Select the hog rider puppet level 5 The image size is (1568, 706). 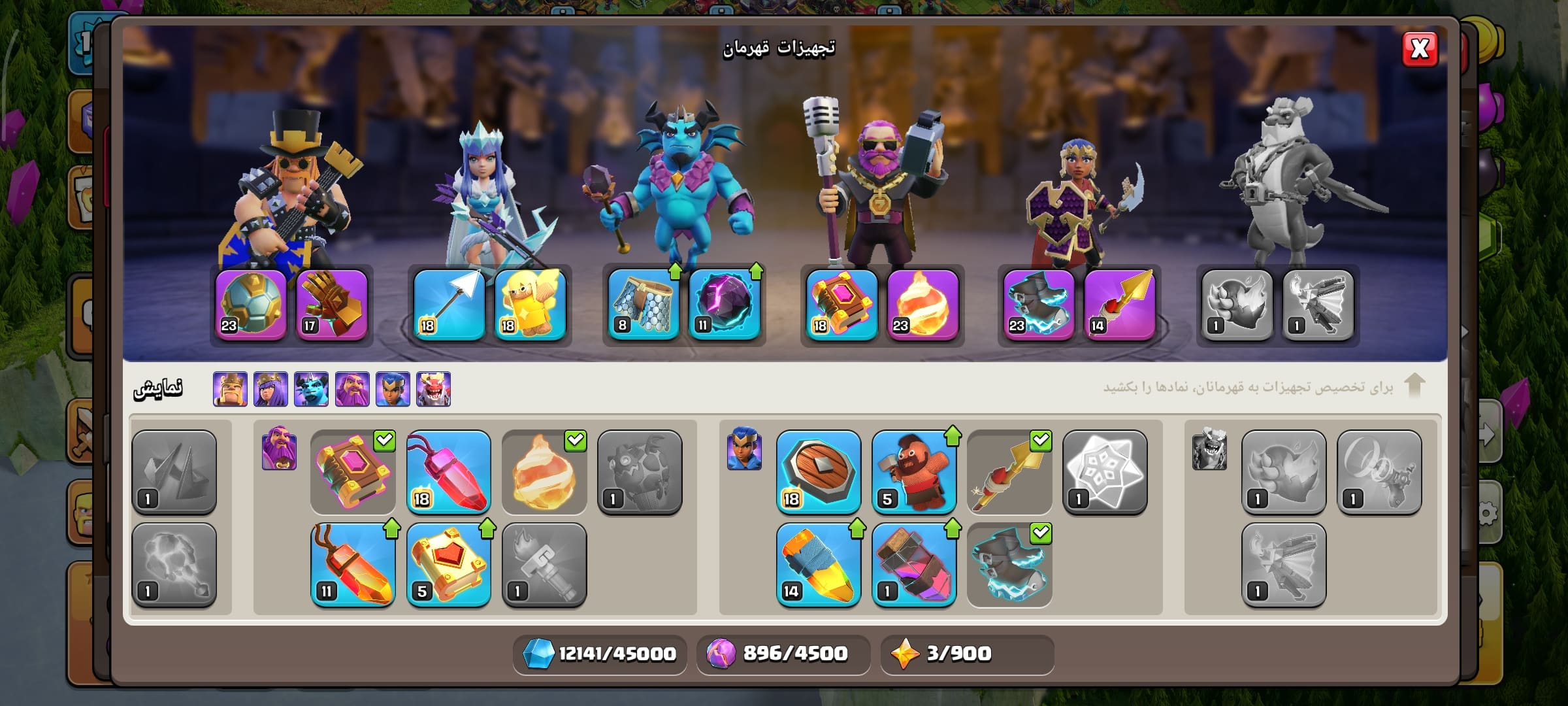click(x=913, y=472)
